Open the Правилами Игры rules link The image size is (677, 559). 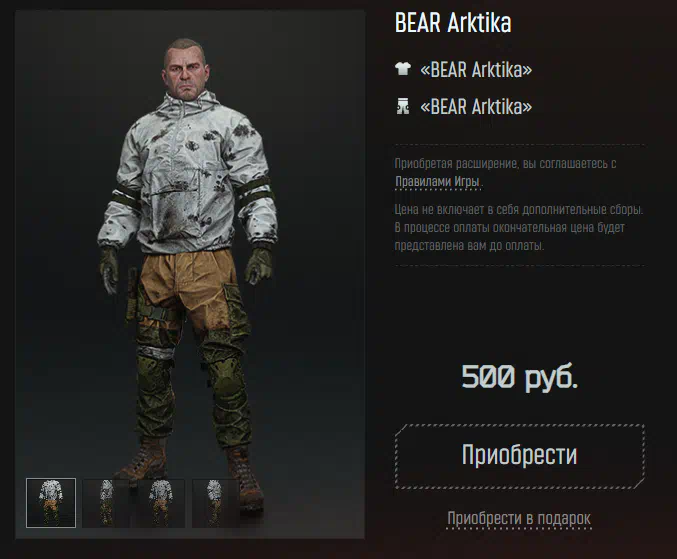click(x=437, y=182)
